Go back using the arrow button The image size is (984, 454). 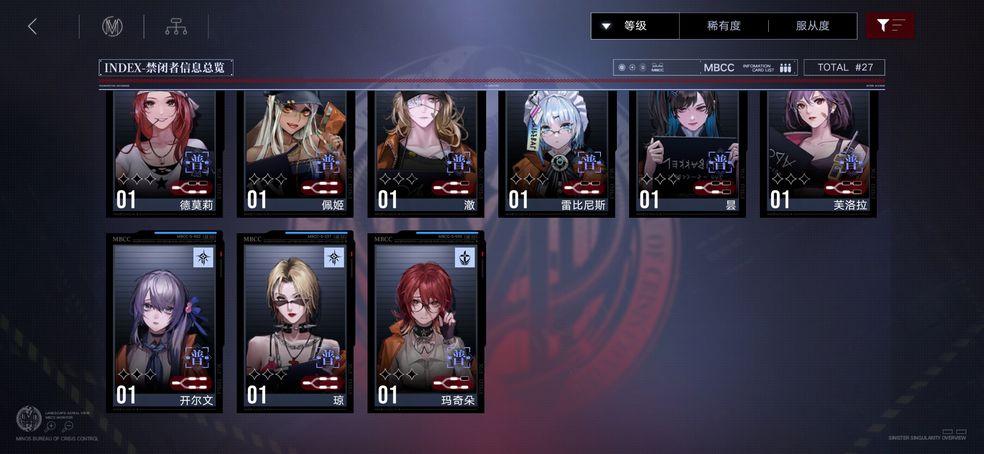click(32, 27)
